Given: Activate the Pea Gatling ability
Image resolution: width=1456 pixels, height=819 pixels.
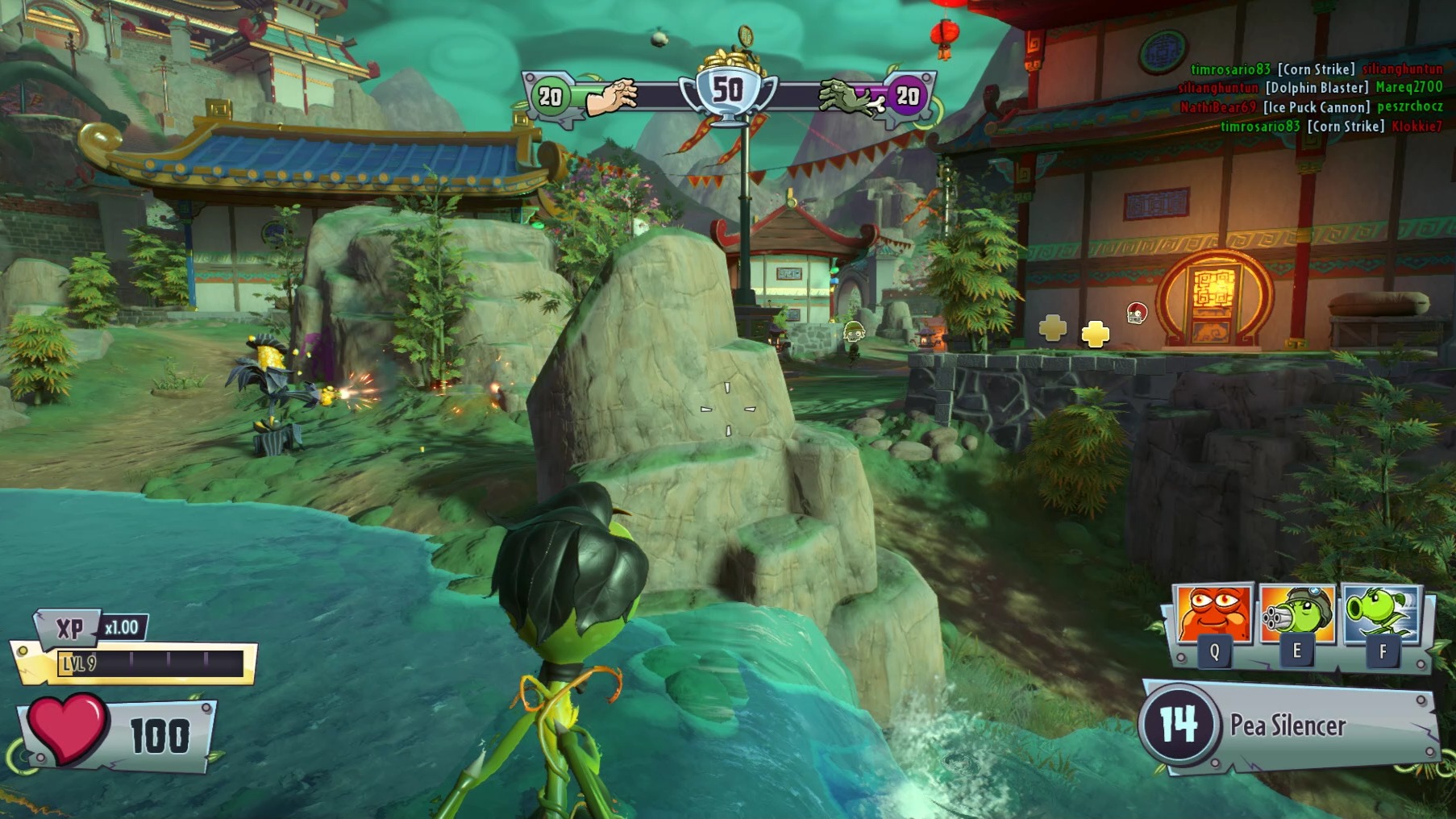Looking at the screenshot, I should (x=1296, y=616).
